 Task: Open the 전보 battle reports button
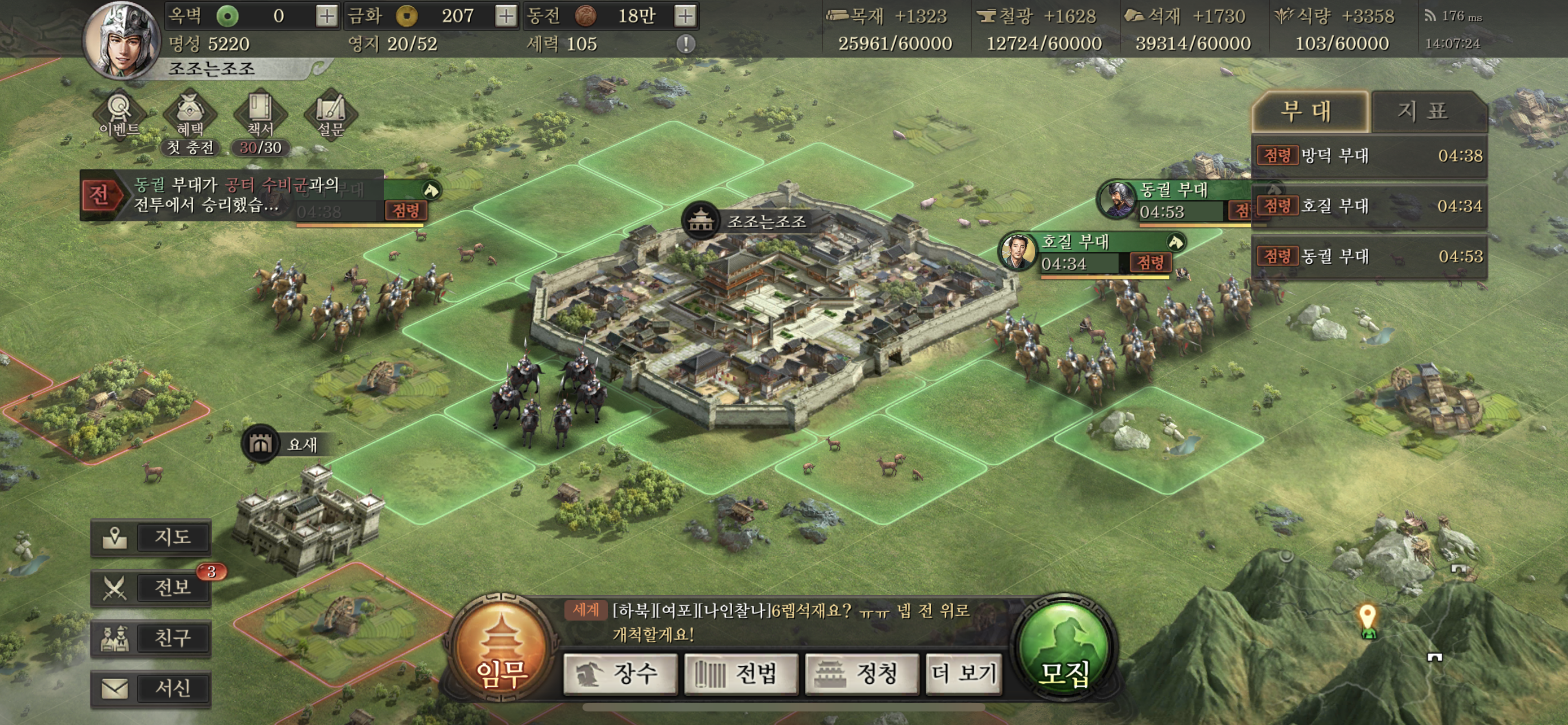click(151, 588)
